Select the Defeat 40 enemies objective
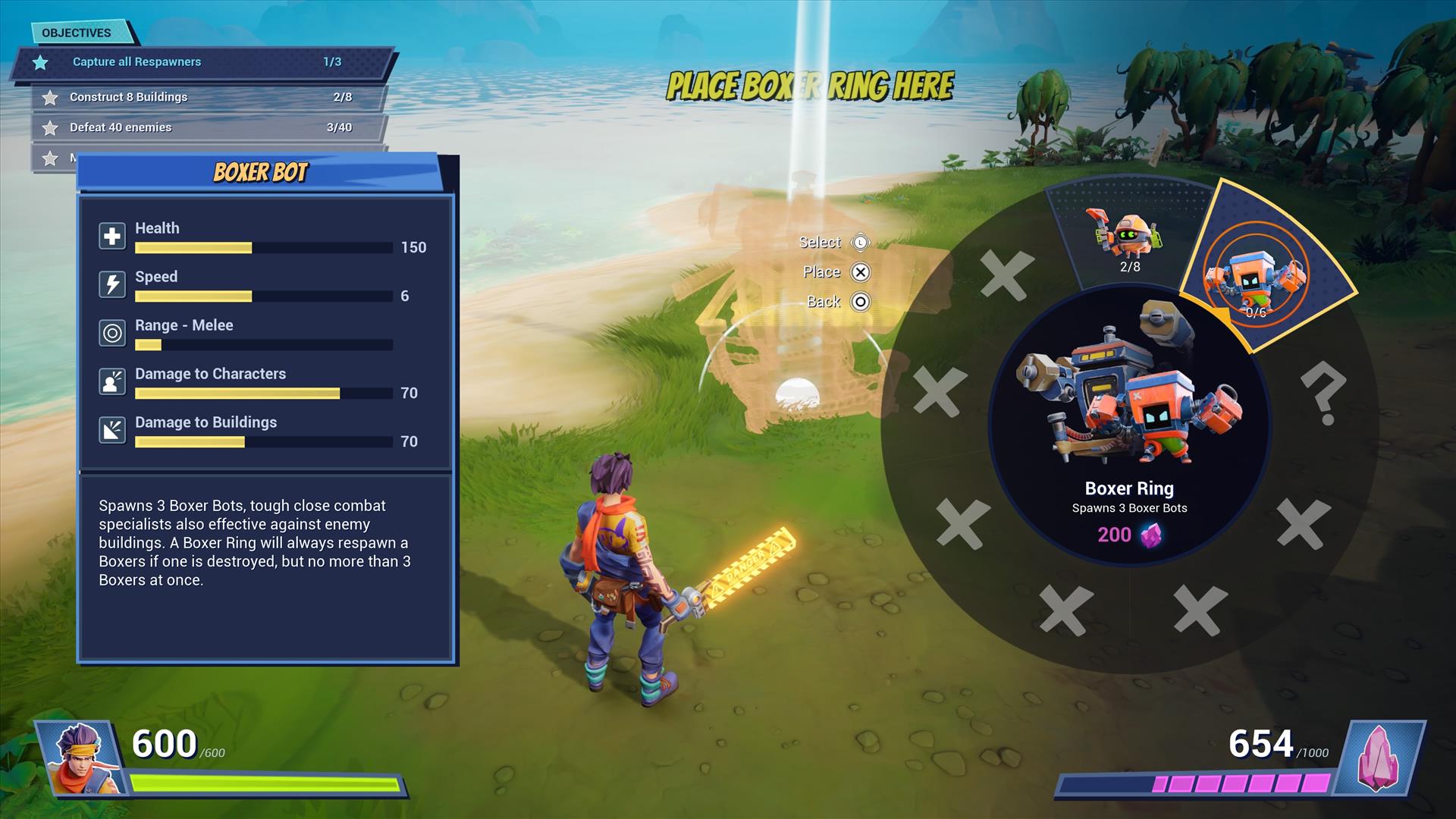The width and height of the screenshot is (1456, 819). (209, 127)
